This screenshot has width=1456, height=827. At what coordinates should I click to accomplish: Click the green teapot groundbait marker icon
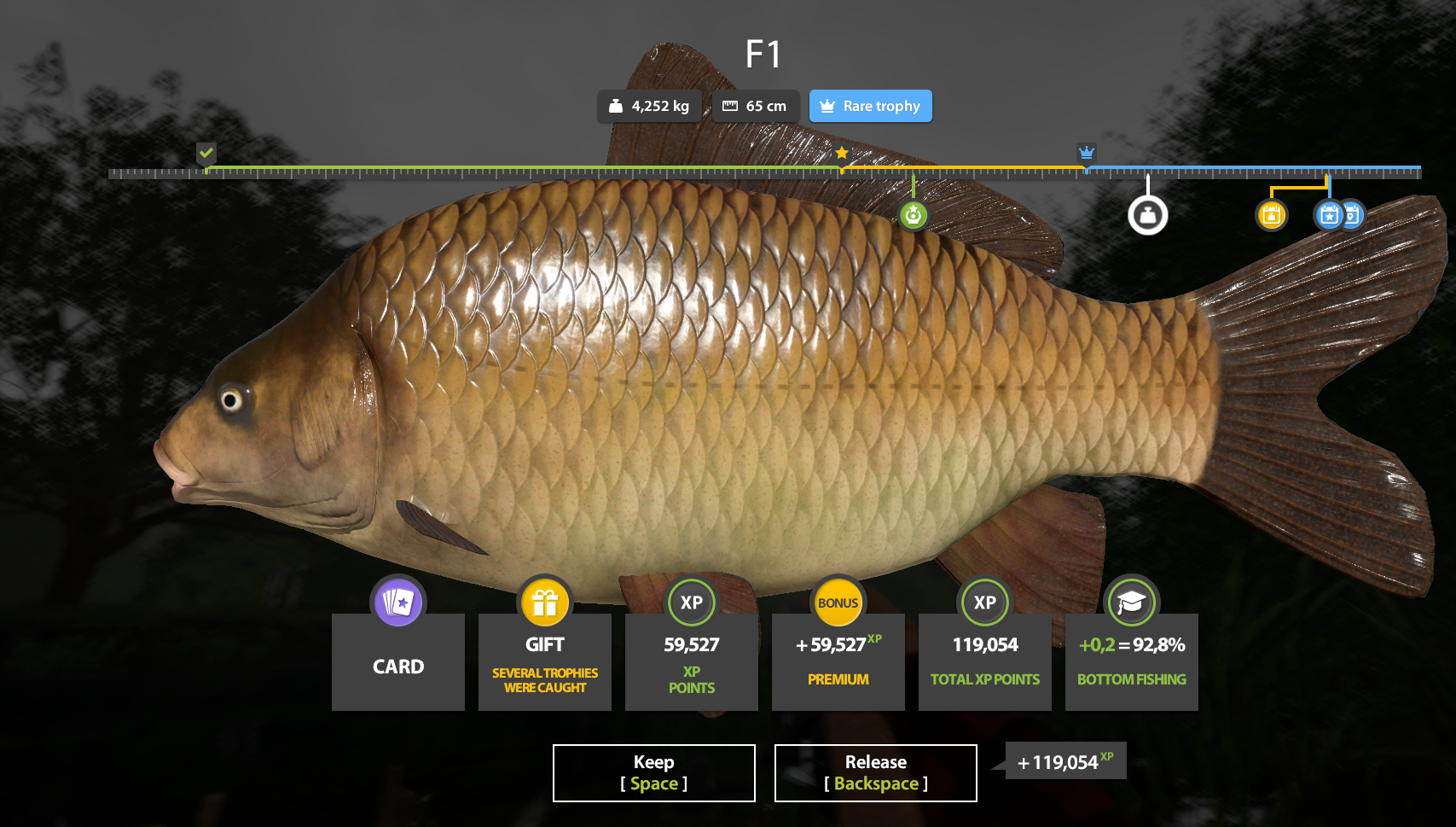pos(913,215)
